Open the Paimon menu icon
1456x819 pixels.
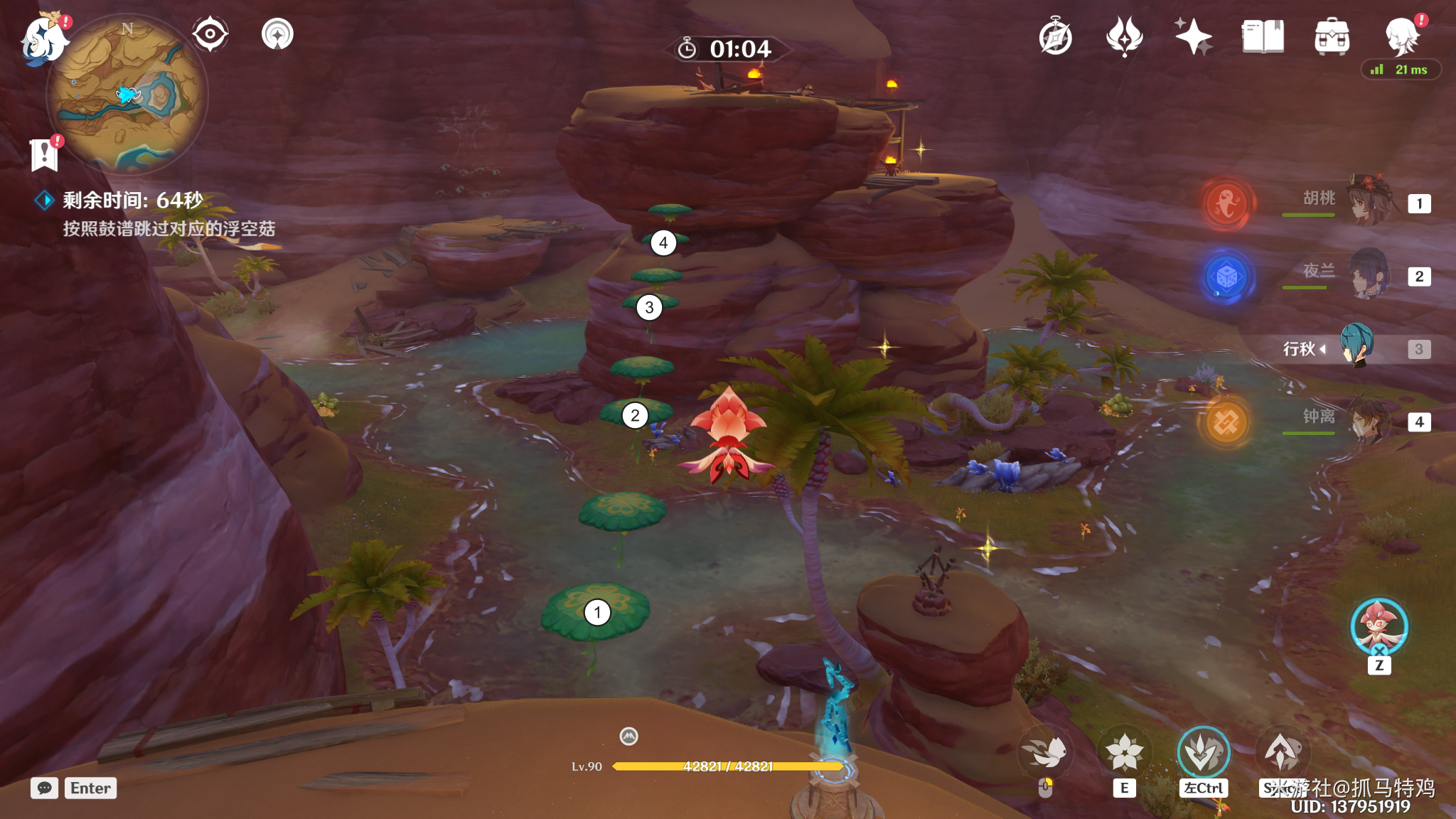(43, 39)
